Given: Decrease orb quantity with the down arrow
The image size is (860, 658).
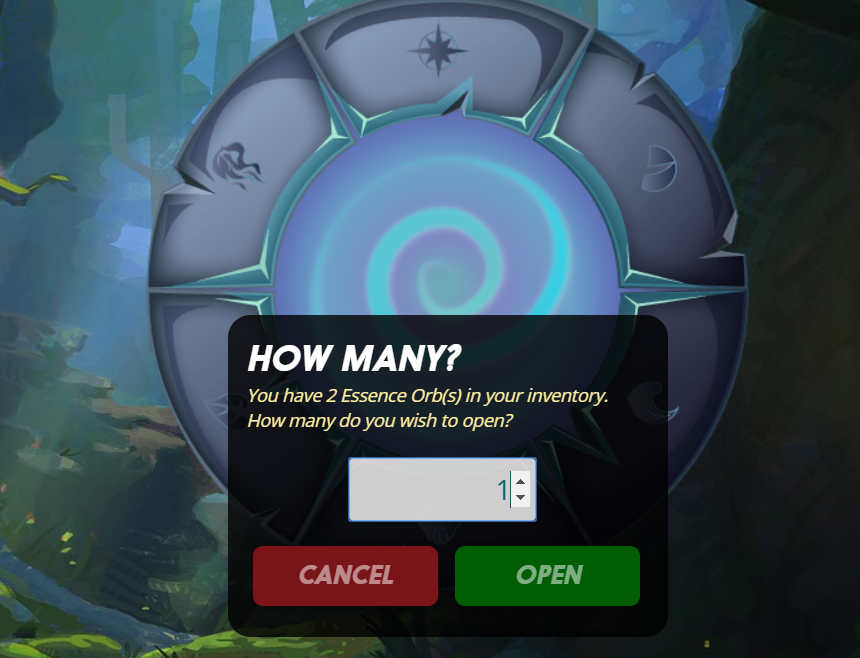Looking at the screenshot, I should click(520, 498).
